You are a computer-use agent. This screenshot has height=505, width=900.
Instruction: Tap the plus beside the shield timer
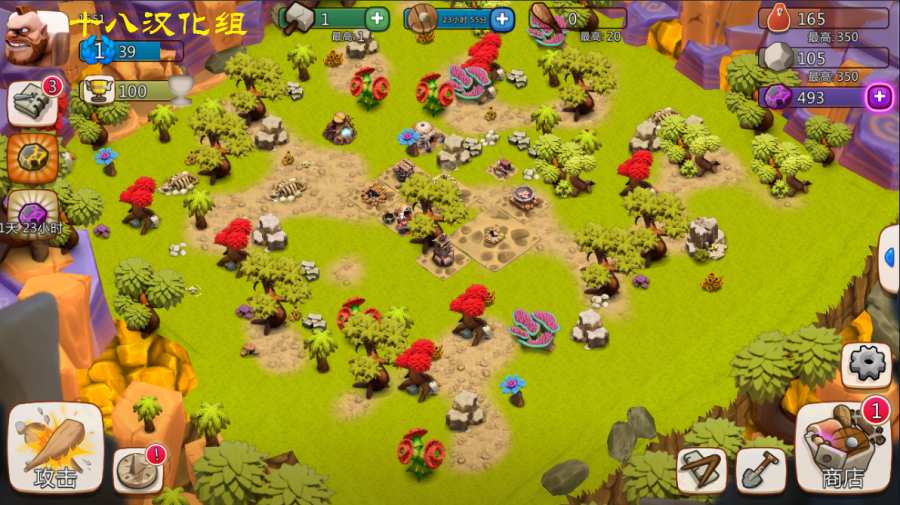pos(502,18)
